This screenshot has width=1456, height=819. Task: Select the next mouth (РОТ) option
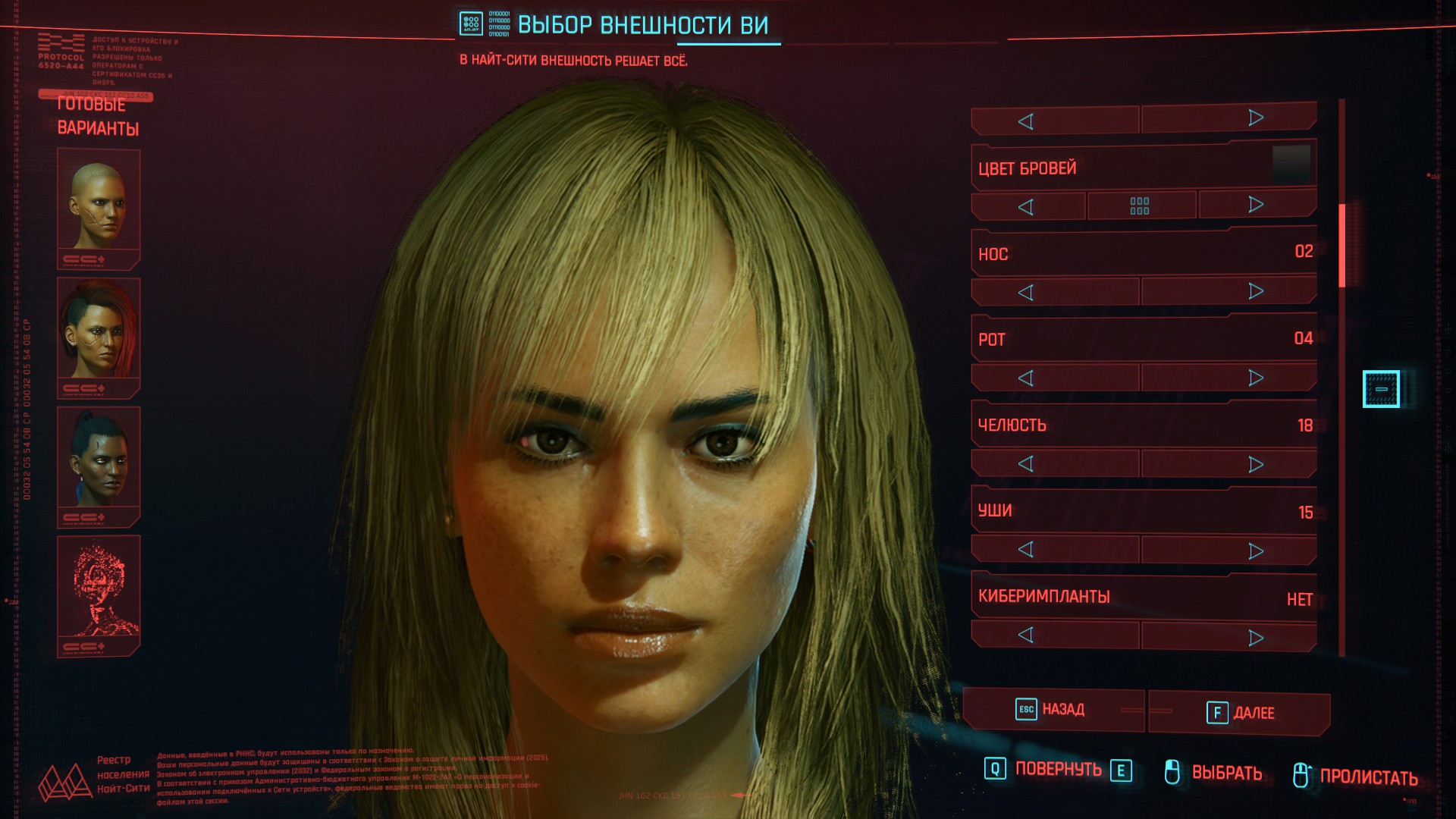(x=1256, y=378)
